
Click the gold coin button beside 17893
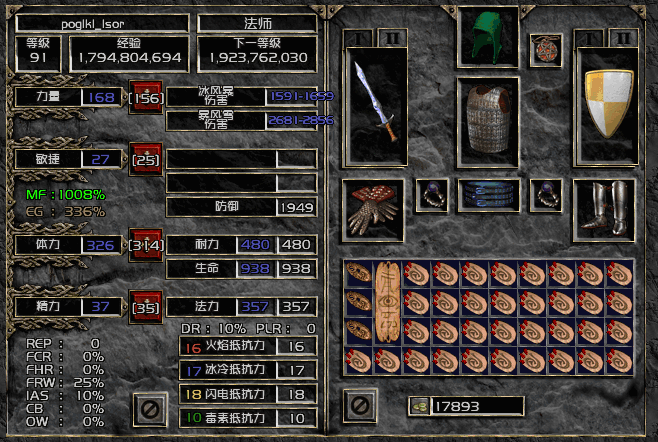tap(421, 405)
